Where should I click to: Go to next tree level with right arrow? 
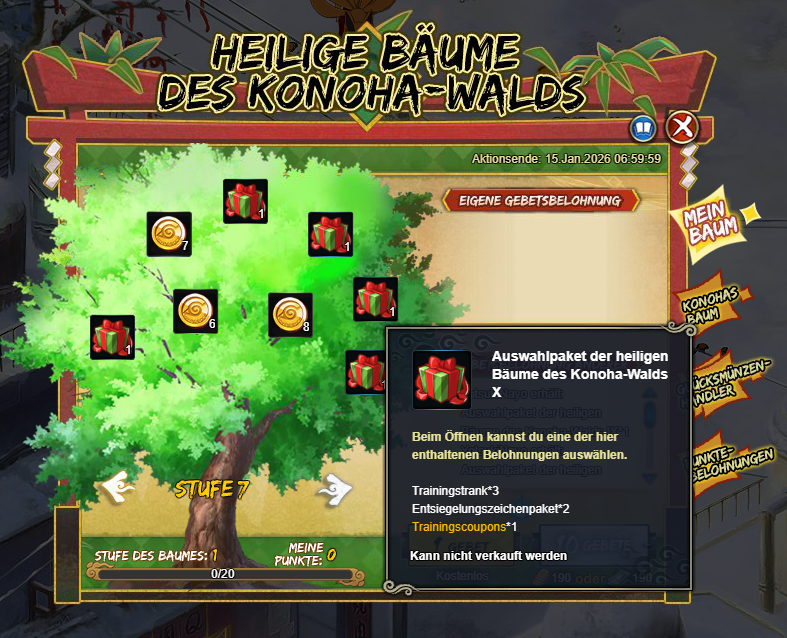335,488
